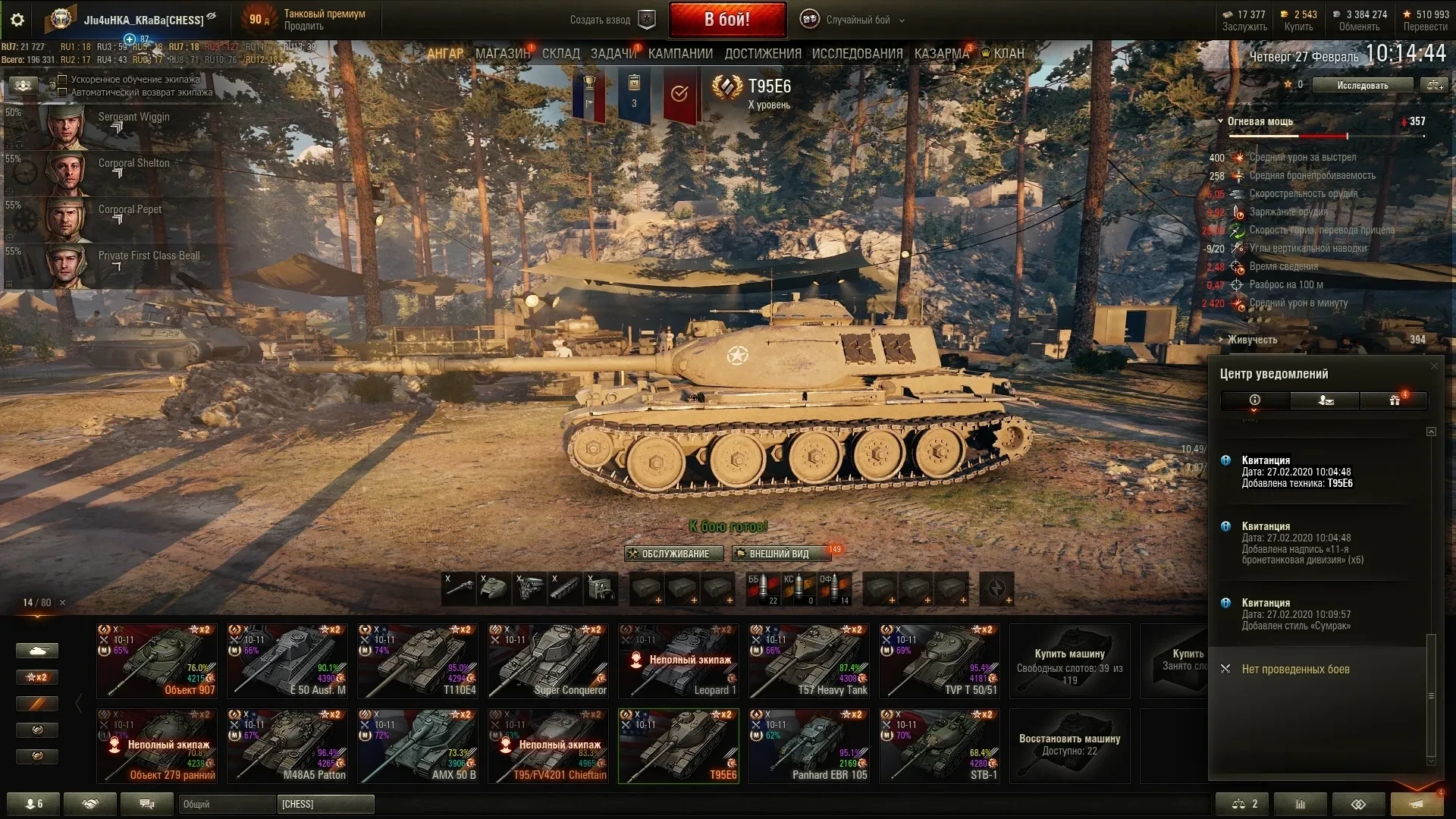Select the [CHESS] chat channel tab
The height and width of the screenshot is (819, 1456).
325,804
